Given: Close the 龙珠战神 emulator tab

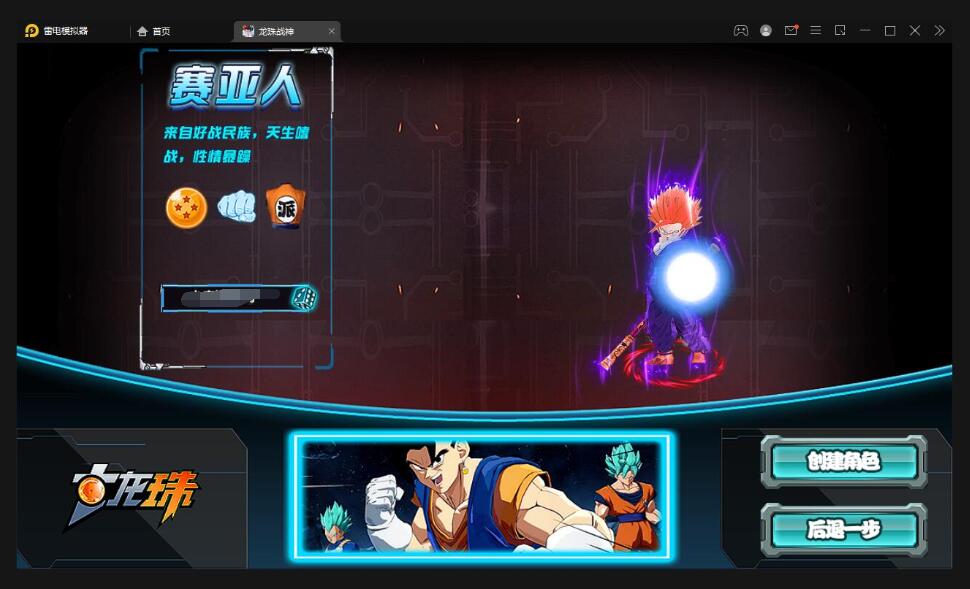Looking at the screenshot, I should [332, 31].
